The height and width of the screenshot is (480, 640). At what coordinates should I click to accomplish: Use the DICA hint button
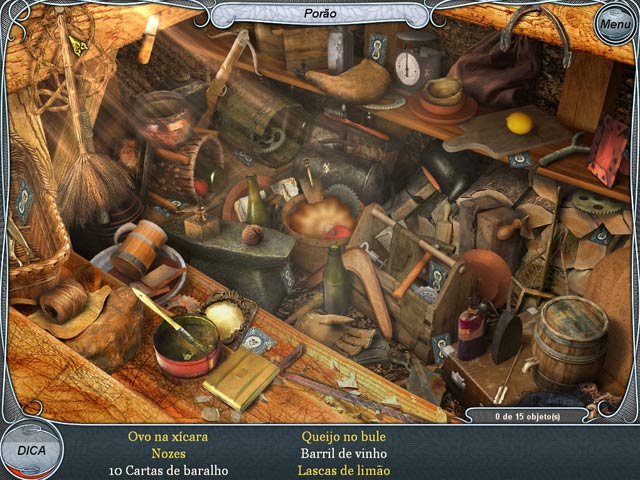pos(31,451)
